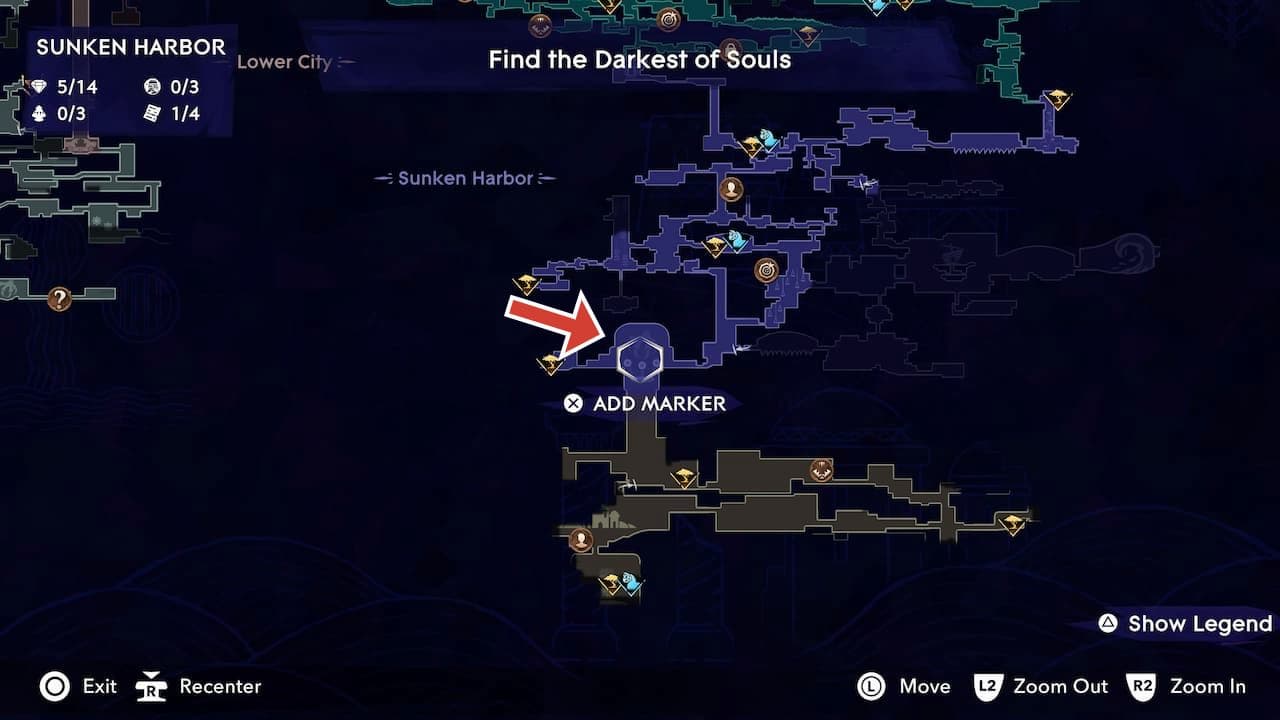
Task: Select the tree icon left of the marker cursor
Action: click(x=548, y=364)
